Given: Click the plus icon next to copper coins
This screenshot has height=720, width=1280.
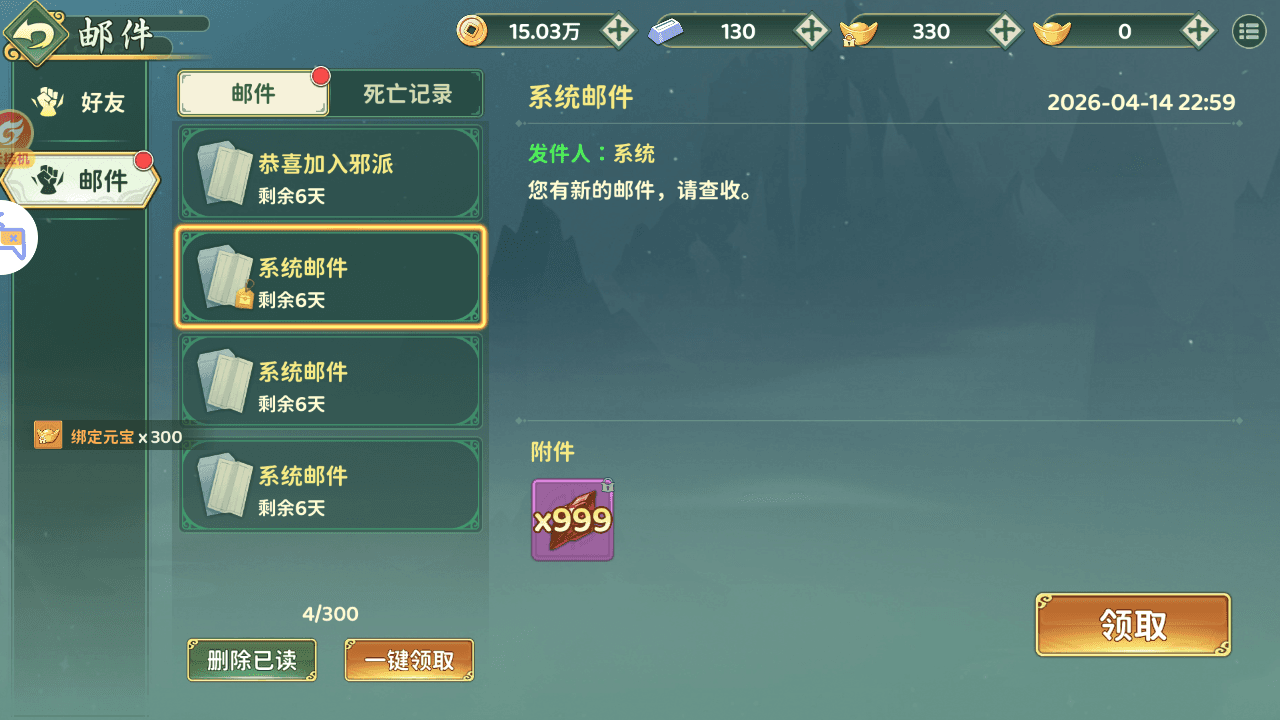Looking at the screenshot, I should [617, 31].
